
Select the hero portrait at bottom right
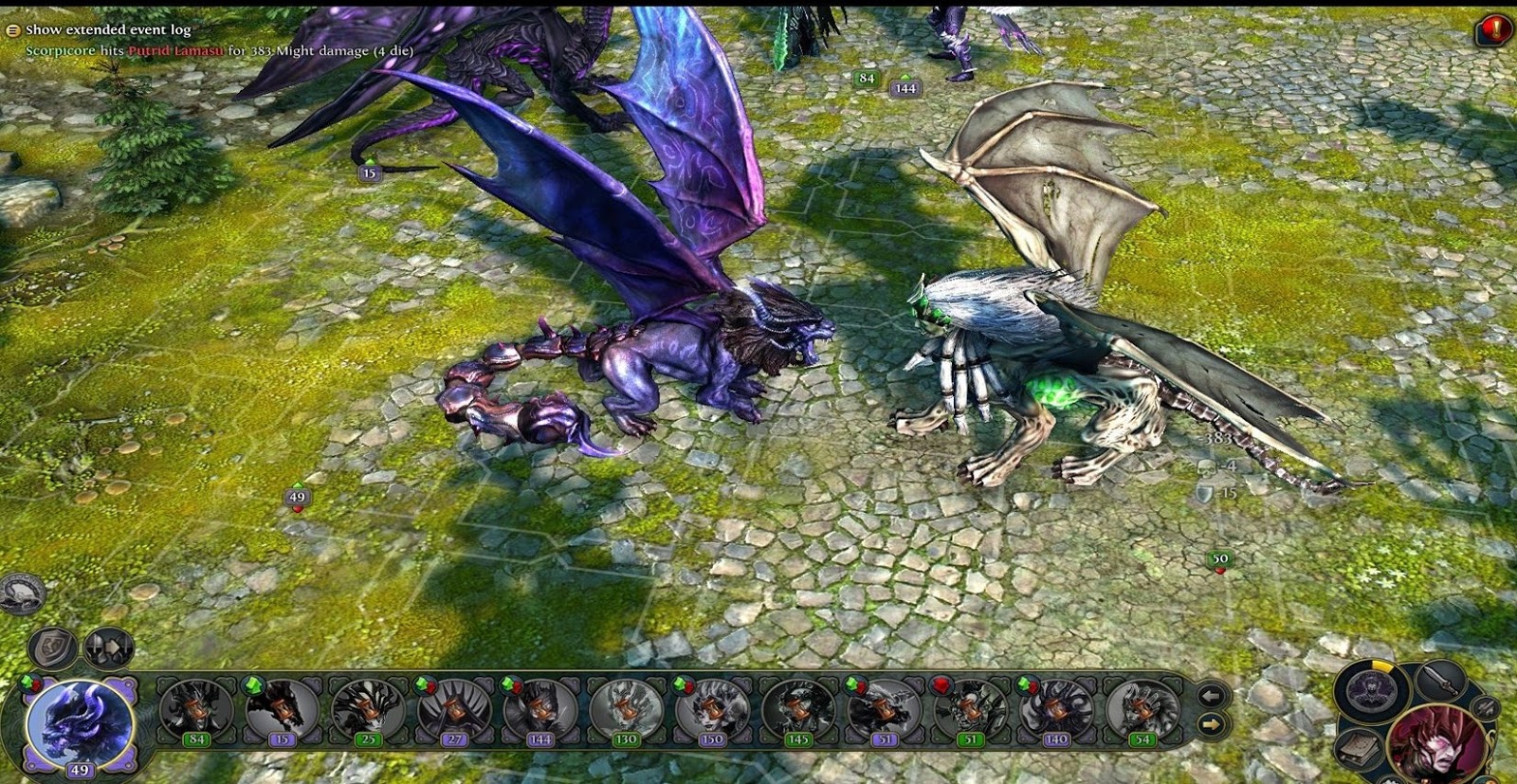pos(1435,746)
